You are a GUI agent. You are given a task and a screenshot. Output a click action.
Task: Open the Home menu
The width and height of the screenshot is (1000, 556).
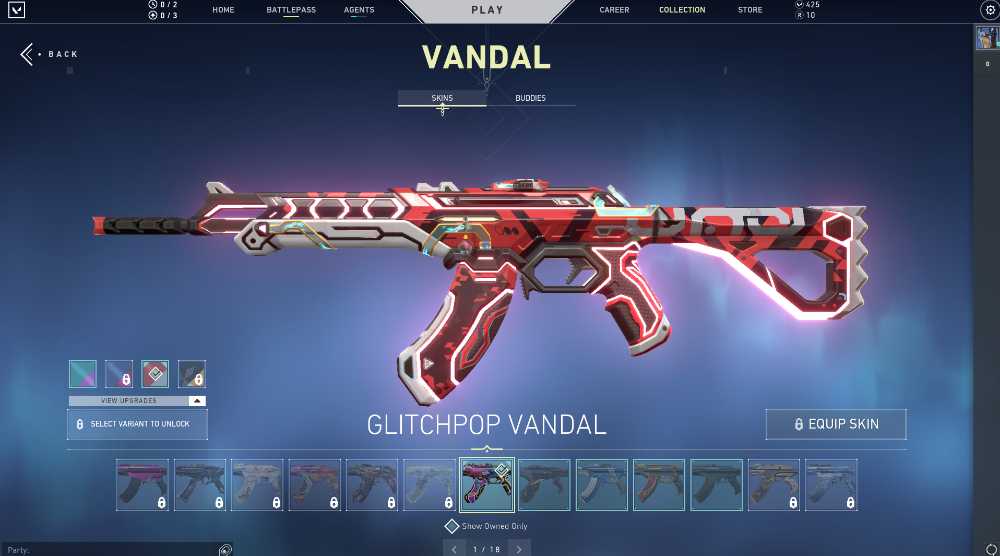click(x=223, y=10)
